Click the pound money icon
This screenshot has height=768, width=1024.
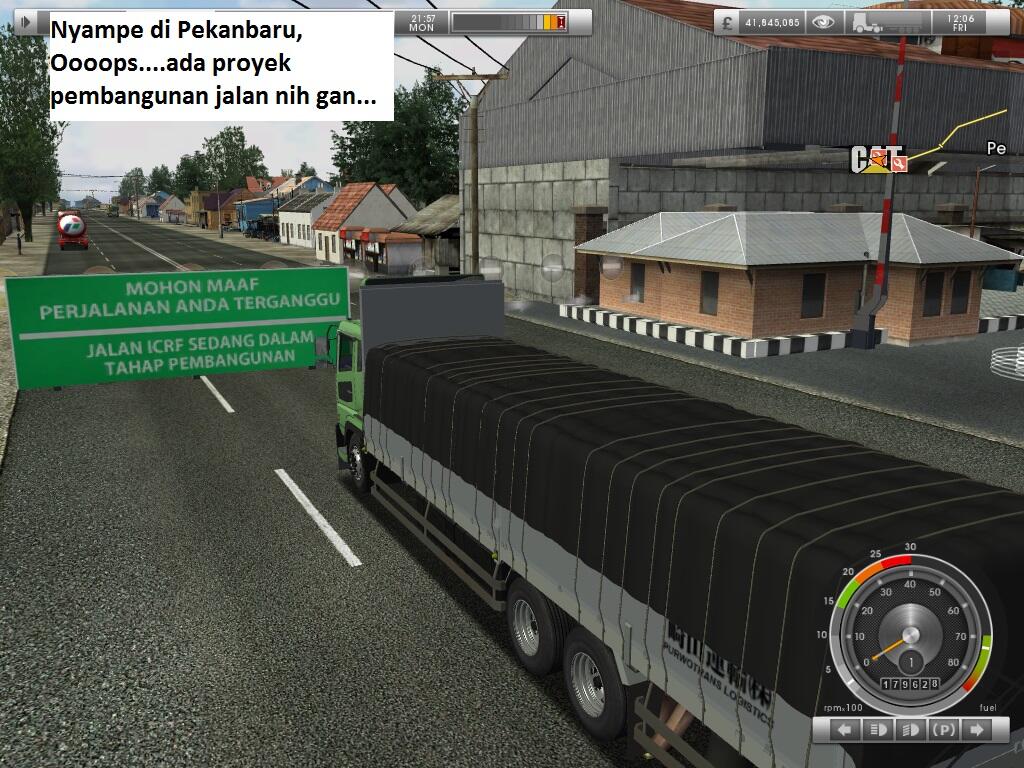point(727,21)
